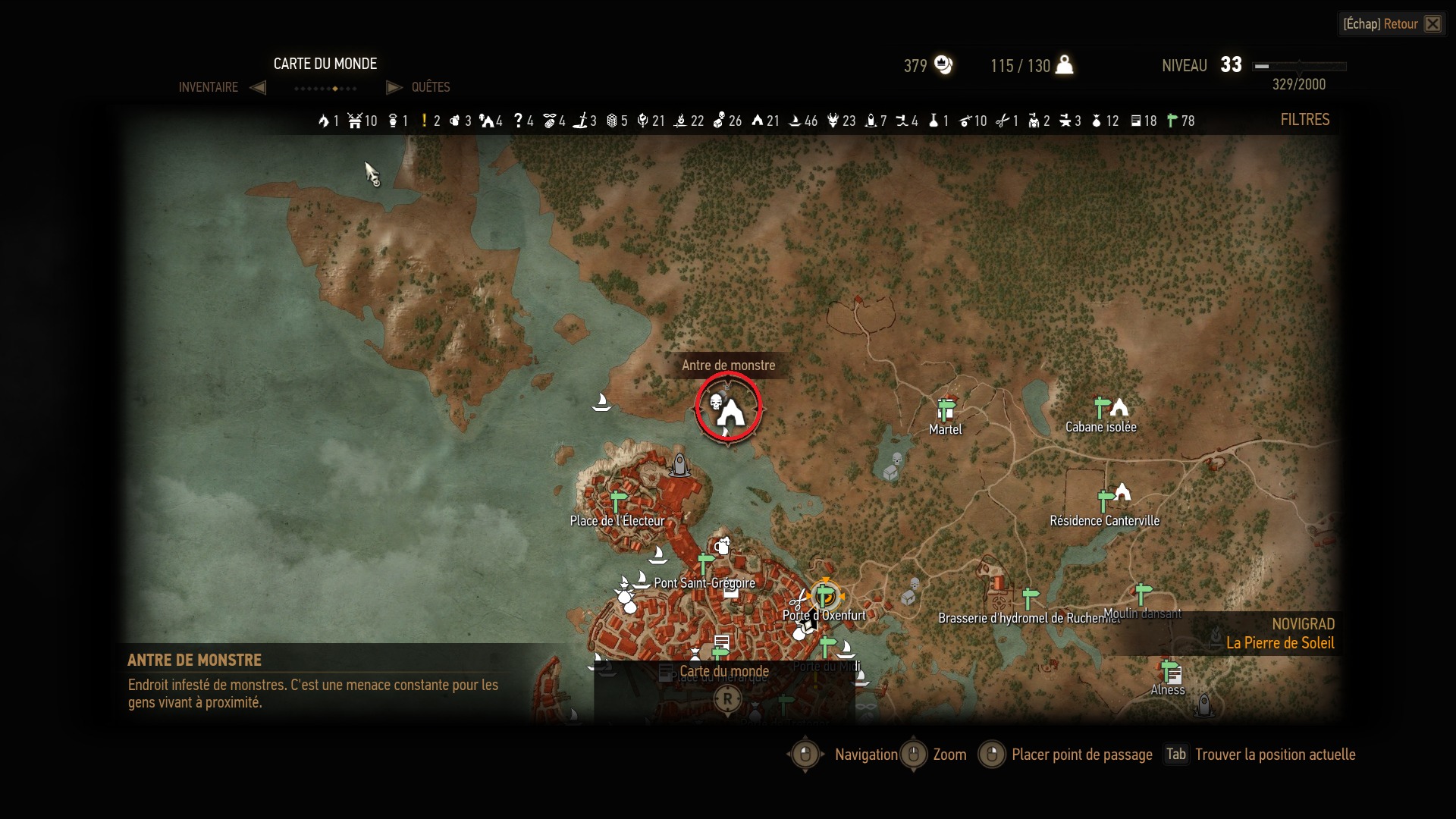
Task: Click the Porte d'Oxenfurt marker
Action: [x=825, y=596]
